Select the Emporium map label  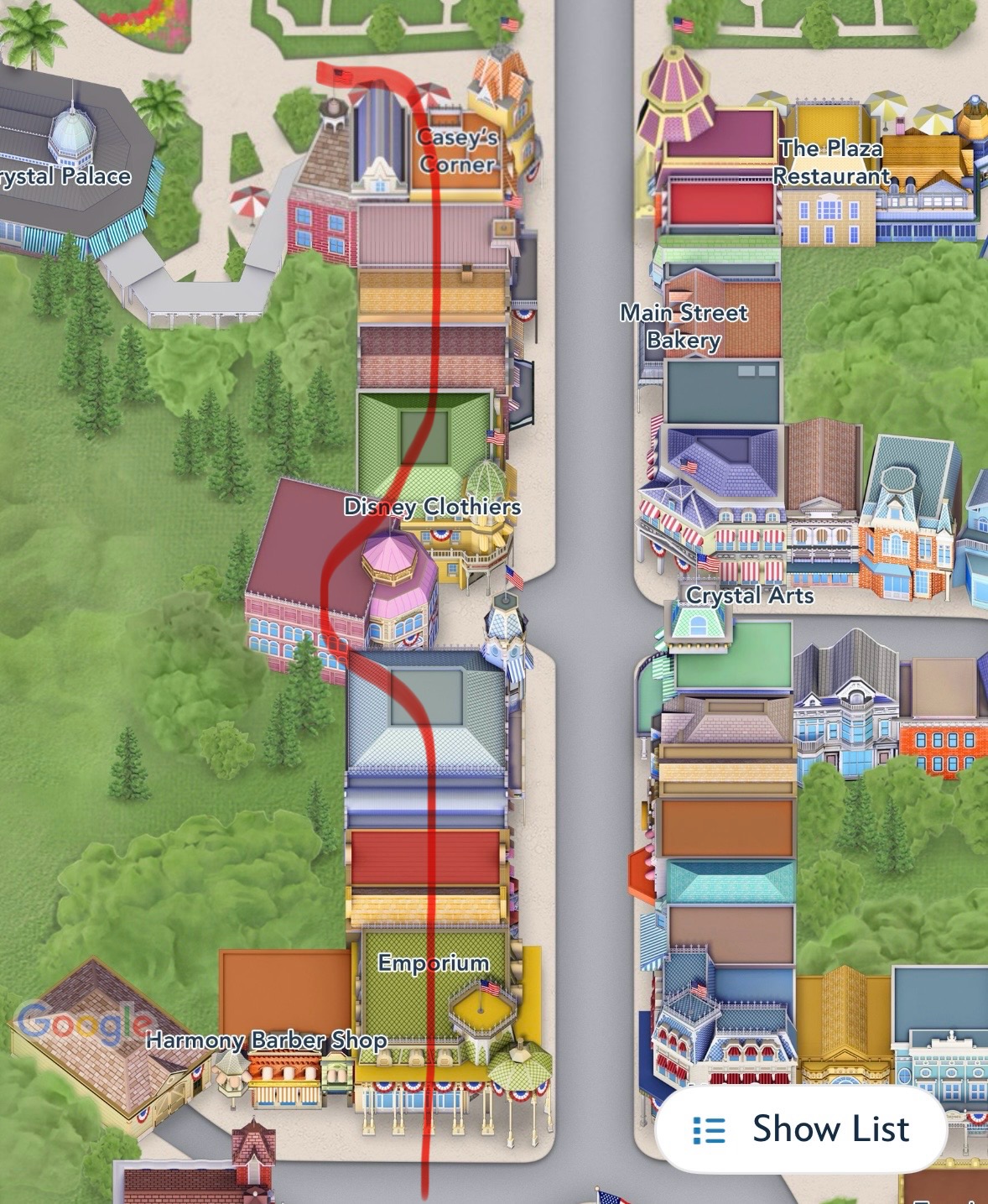pos(433,963)
